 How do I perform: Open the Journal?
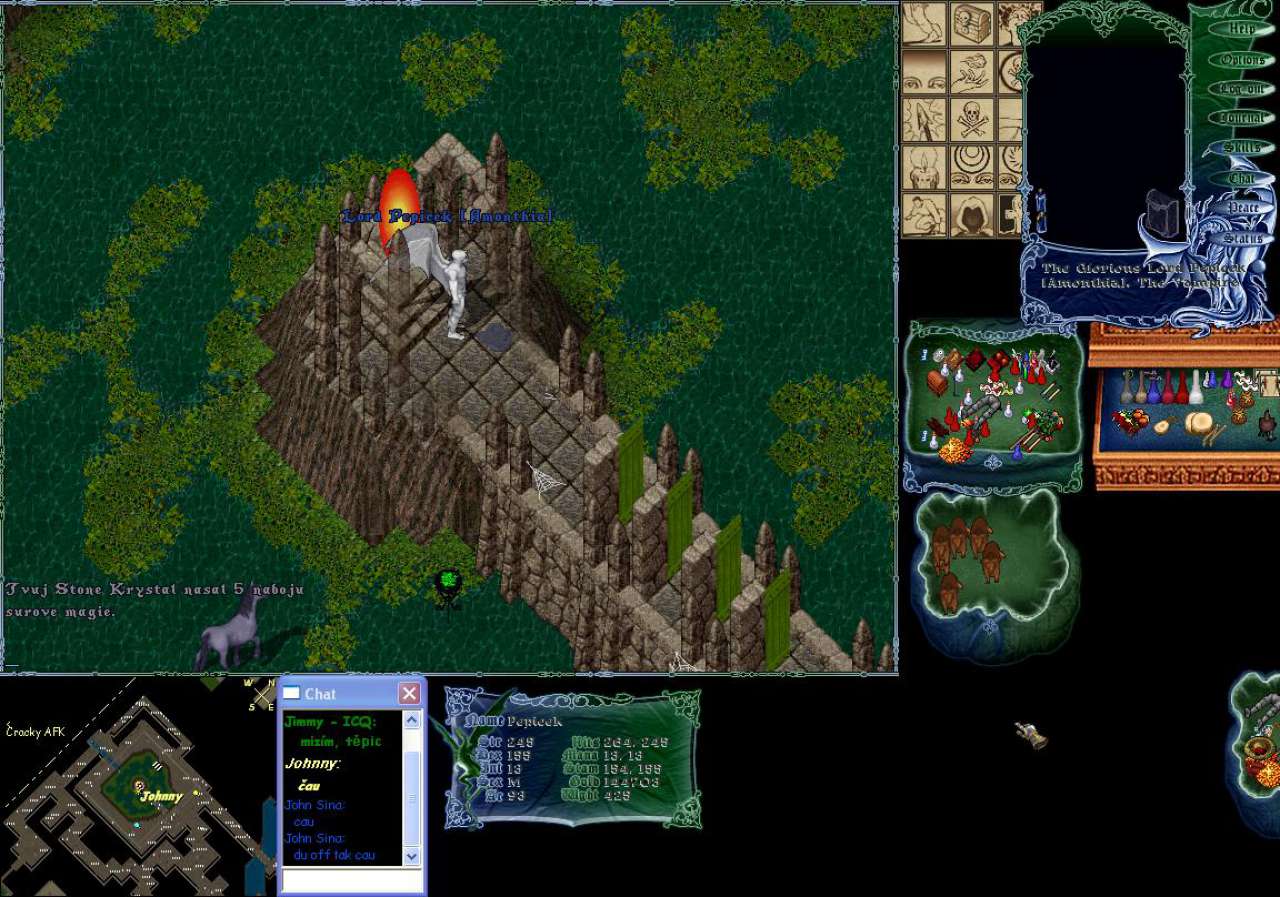[x=1242, y=118]
